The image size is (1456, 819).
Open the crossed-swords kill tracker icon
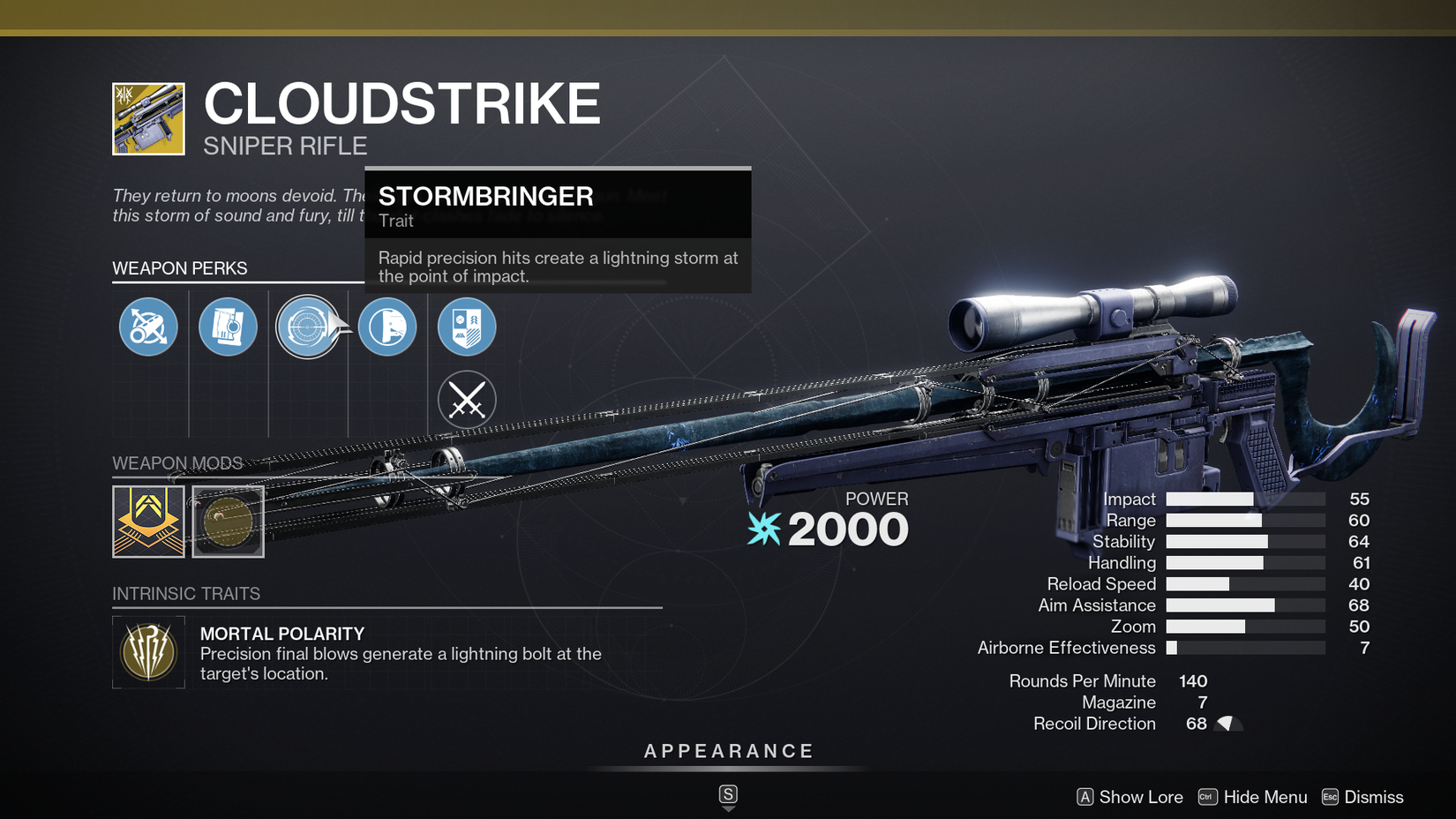(466, 399)
